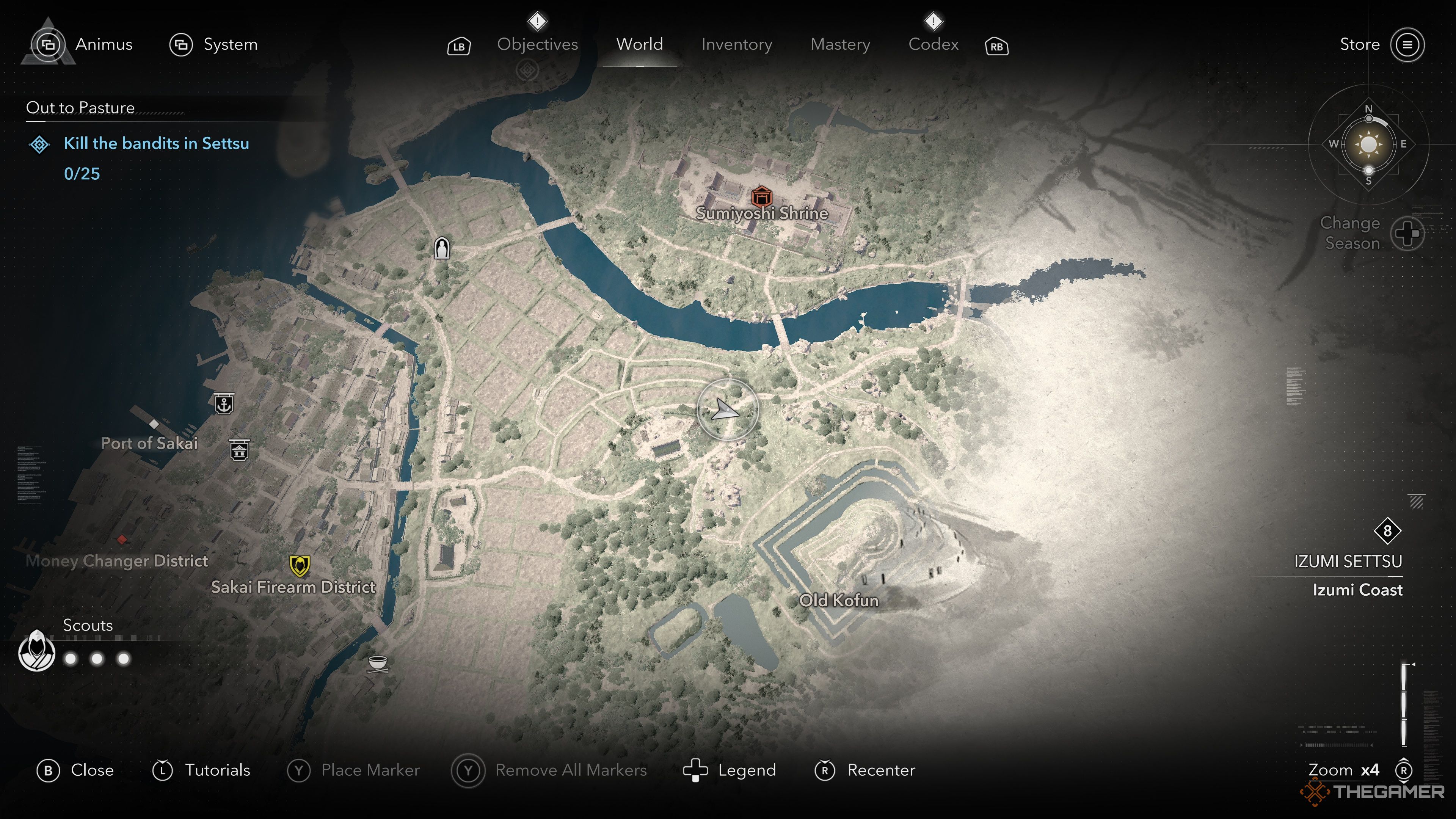
Task: Click the Izumi Settsu level 8 diamond marker
Action: [1389, 530]
